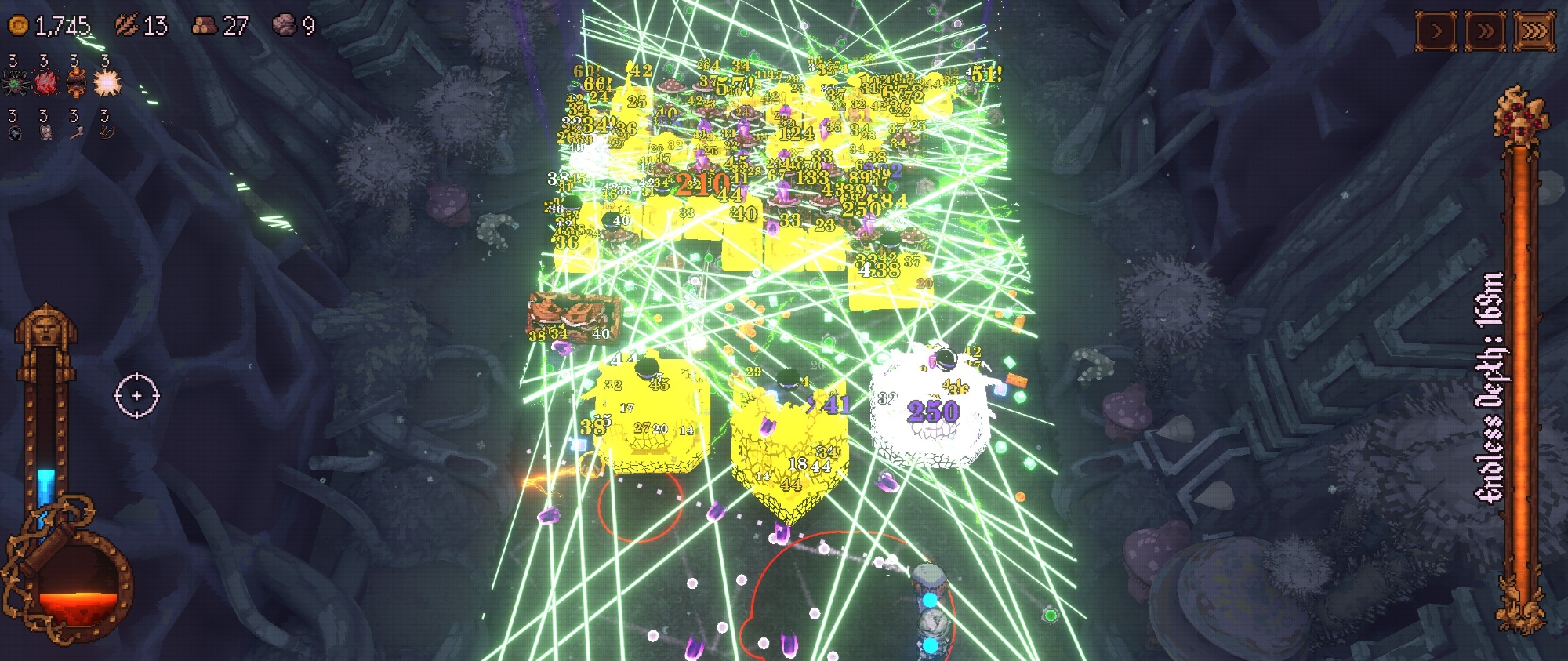
Task: Click the crosshair targeting reticle icon
Action: pyautogui.click(x=137, y=396)
